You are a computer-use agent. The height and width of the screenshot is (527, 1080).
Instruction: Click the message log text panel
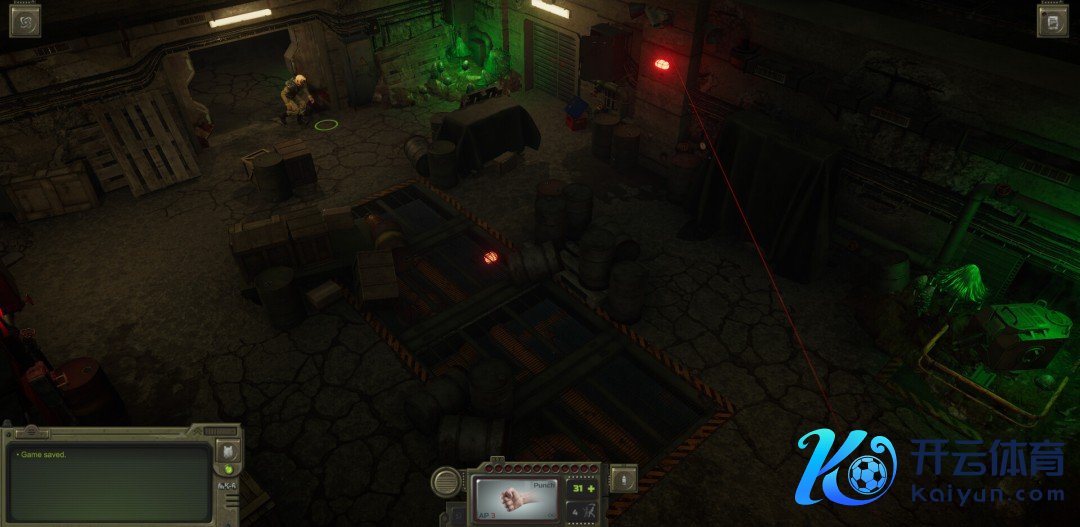108,483
